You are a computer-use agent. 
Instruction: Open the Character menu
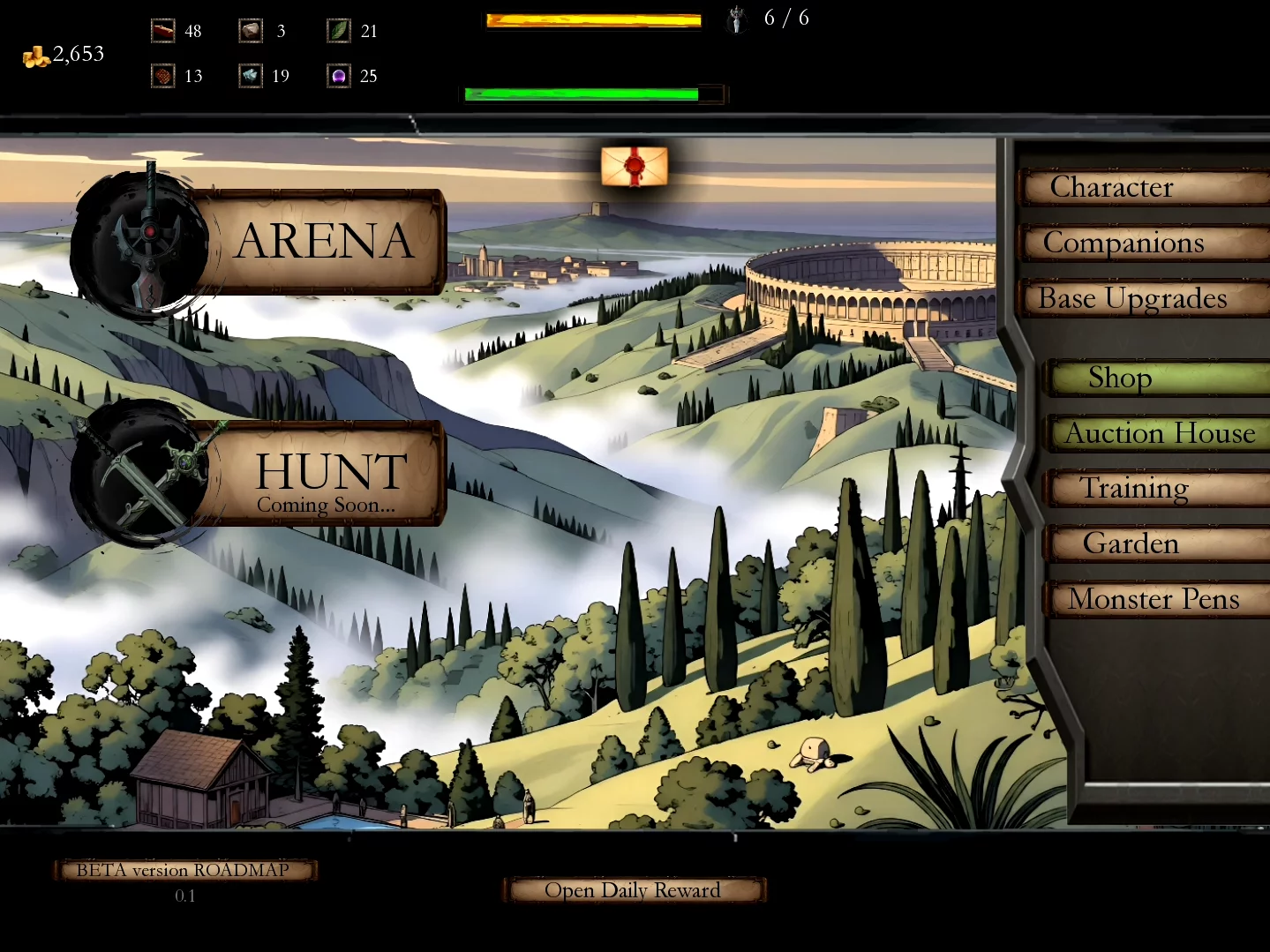tap(1143, 188)
